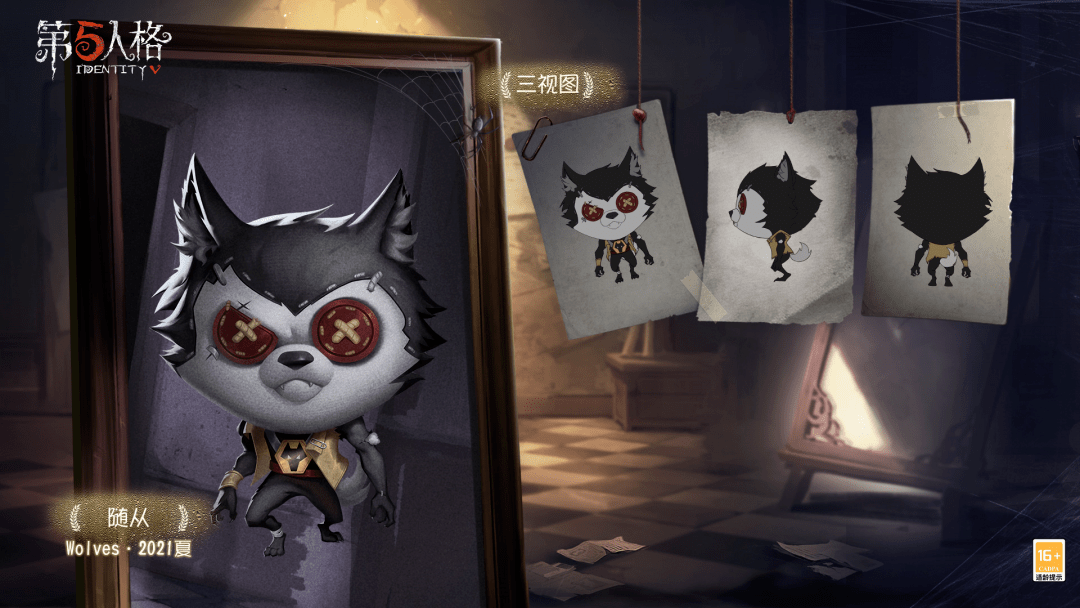Click the 随从 category label
The width and height of the screenshot is (1080, 608).
click(127, 517)
